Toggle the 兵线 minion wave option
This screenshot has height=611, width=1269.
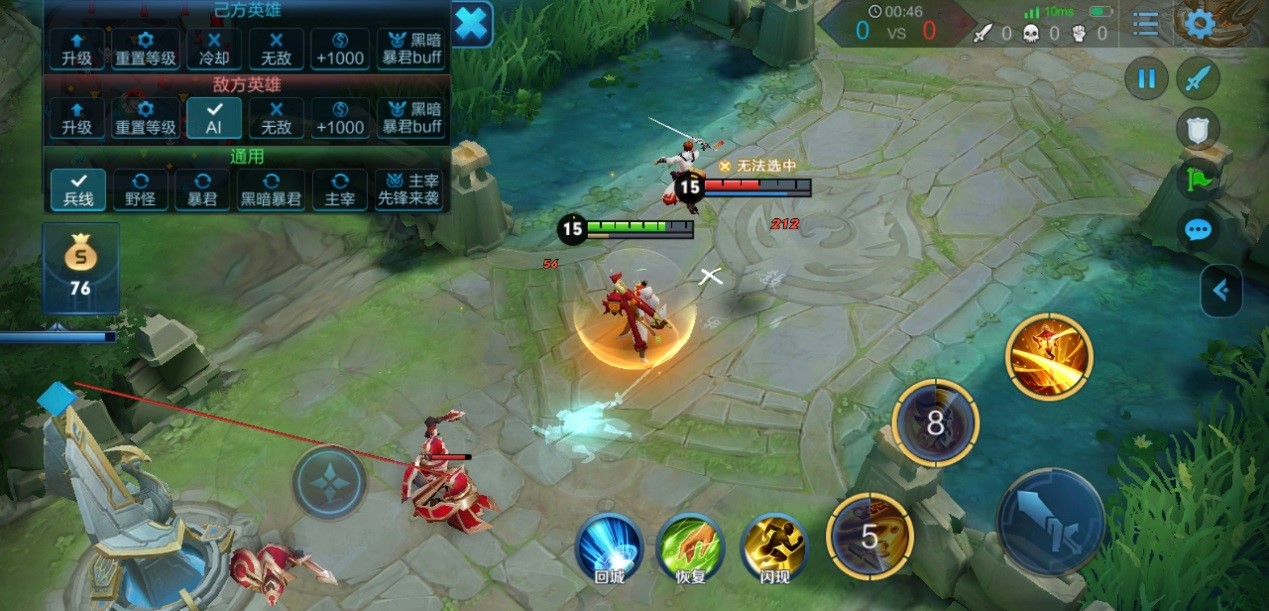(78, 190)
